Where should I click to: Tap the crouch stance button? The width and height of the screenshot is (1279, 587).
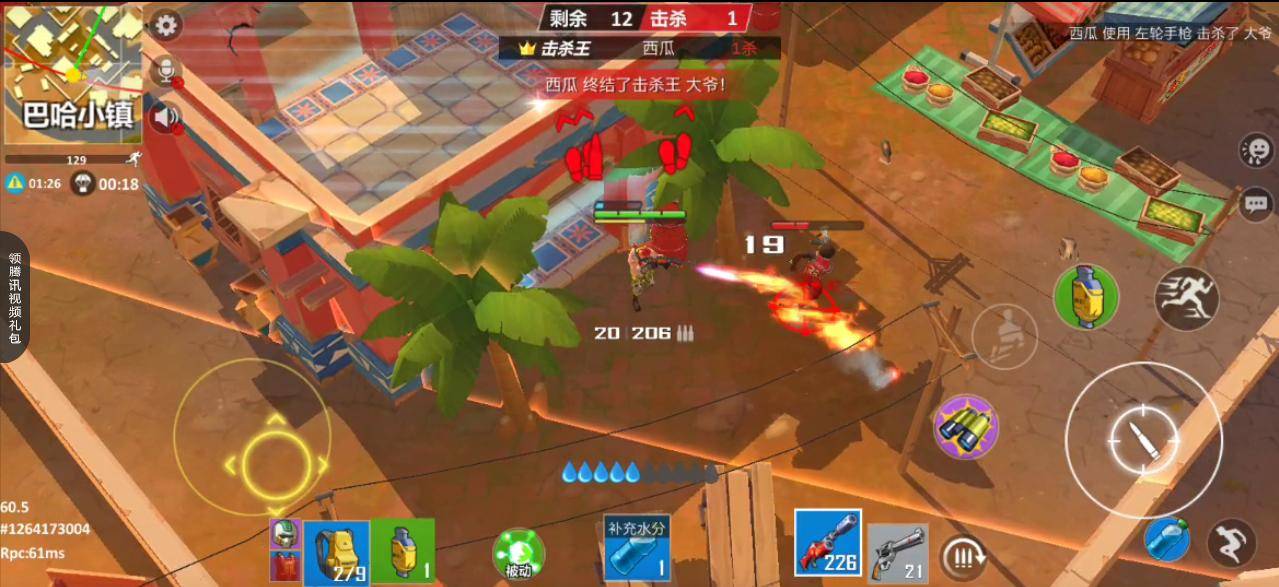[x=1004, y=334]
